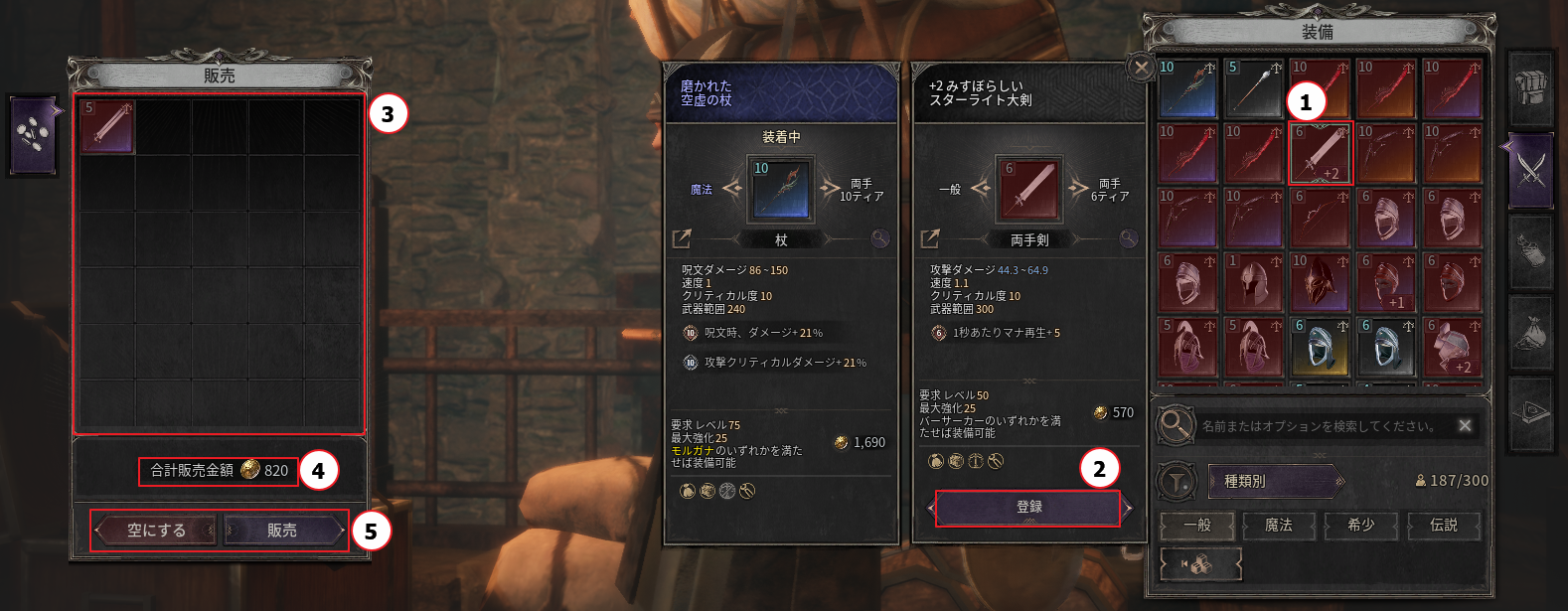Screen dimensions: 1568x611
Task: Close the item comparison tooltip
Action: [1142, 68]
